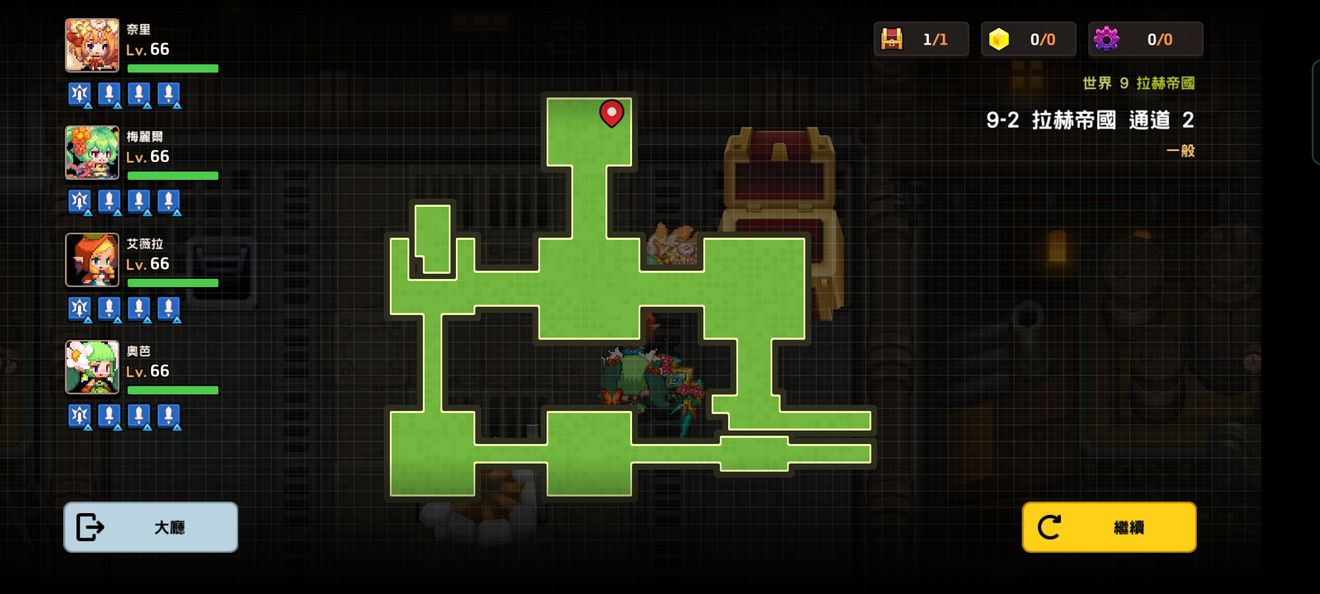Return to lobby with the 大廳 button
The height and width of the screenshot is (594, 1320).
point(151,527)
